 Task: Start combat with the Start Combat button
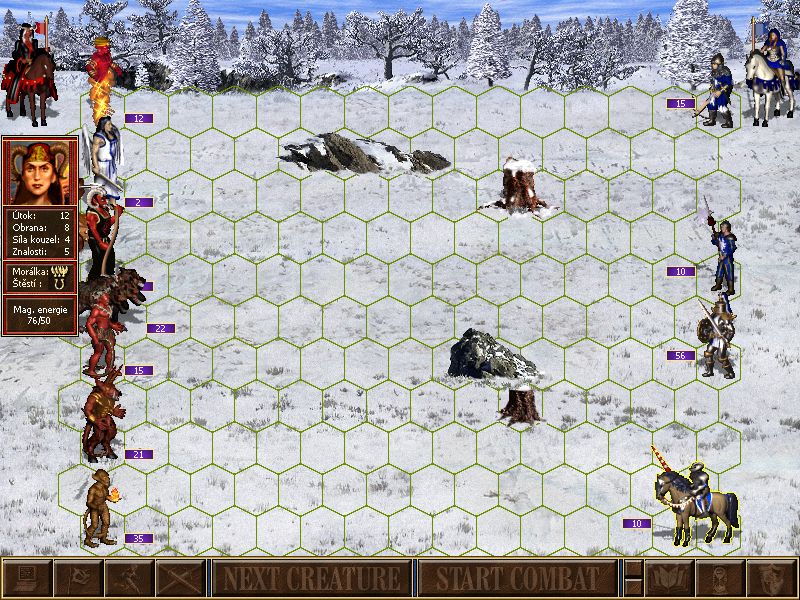[x=516, y=578]
